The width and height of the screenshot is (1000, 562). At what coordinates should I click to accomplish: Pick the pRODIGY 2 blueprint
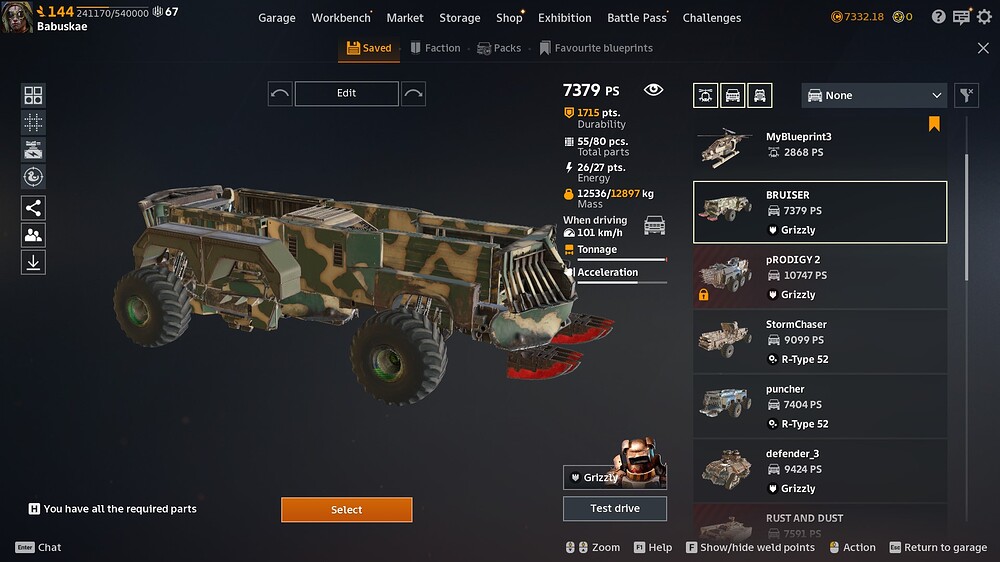click(820, 277)
